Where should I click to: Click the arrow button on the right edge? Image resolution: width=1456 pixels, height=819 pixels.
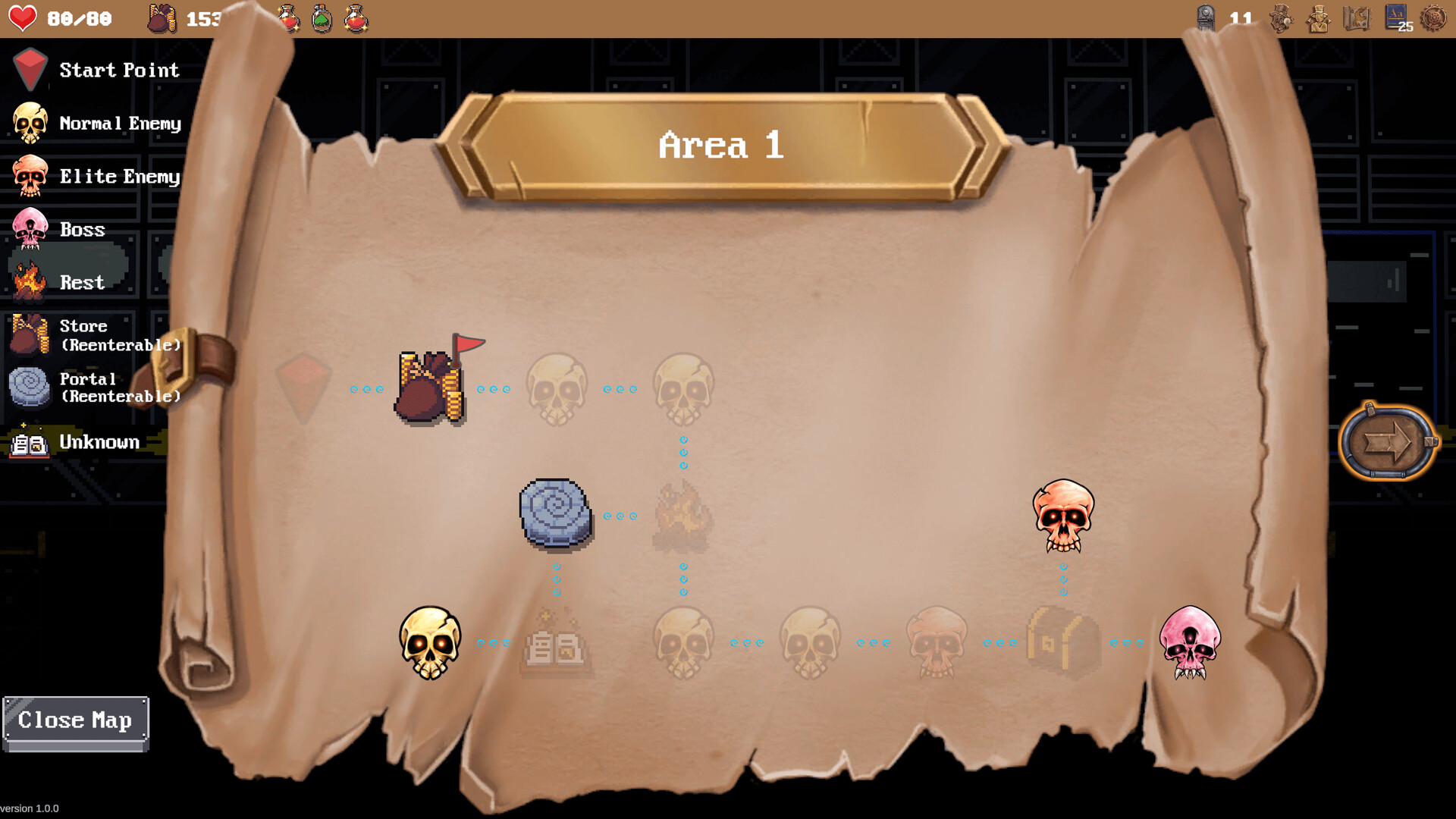[x=1389, y=440]
